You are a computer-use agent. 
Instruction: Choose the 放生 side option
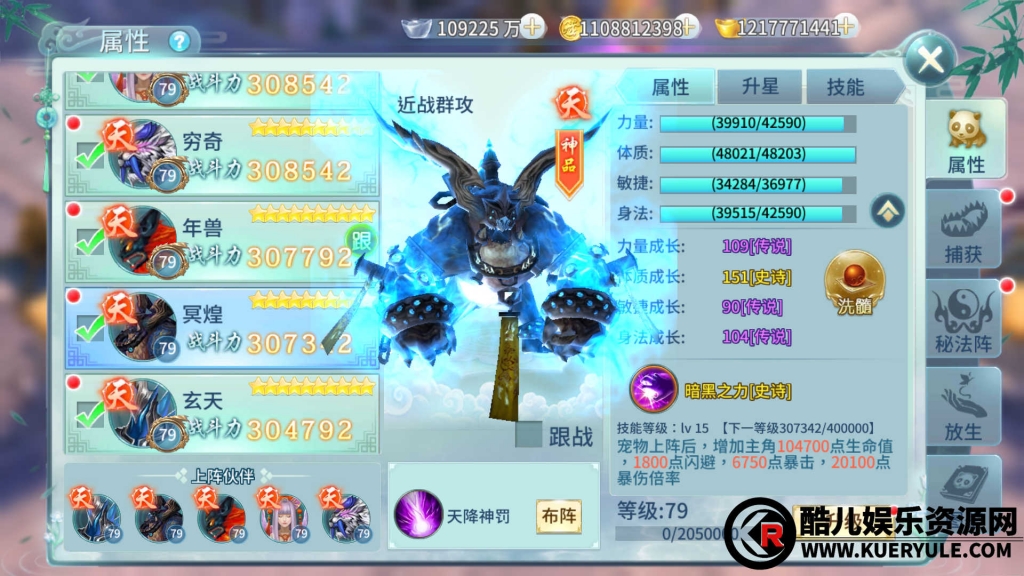(x=965, y=408)
